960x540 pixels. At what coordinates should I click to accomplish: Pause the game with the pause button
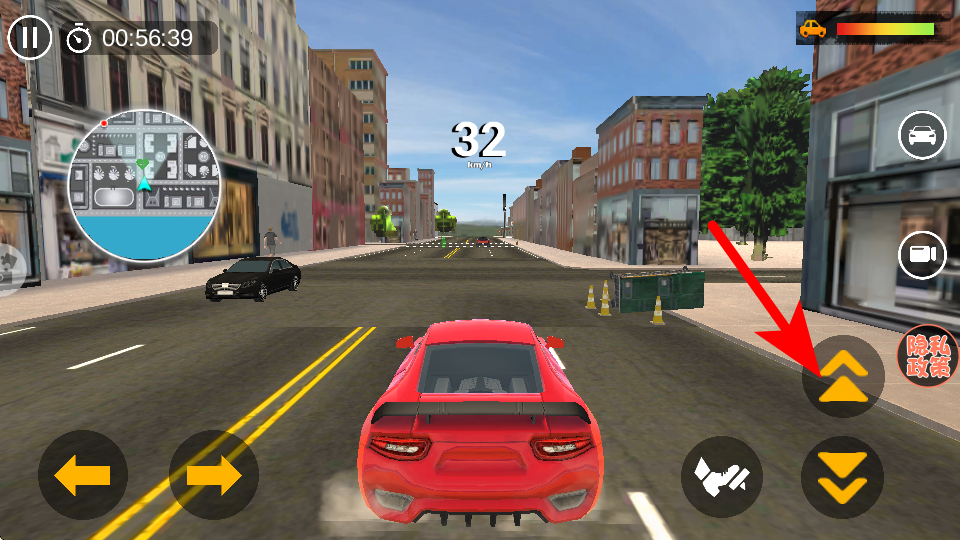pyautogui.click(x=31, y=38)
